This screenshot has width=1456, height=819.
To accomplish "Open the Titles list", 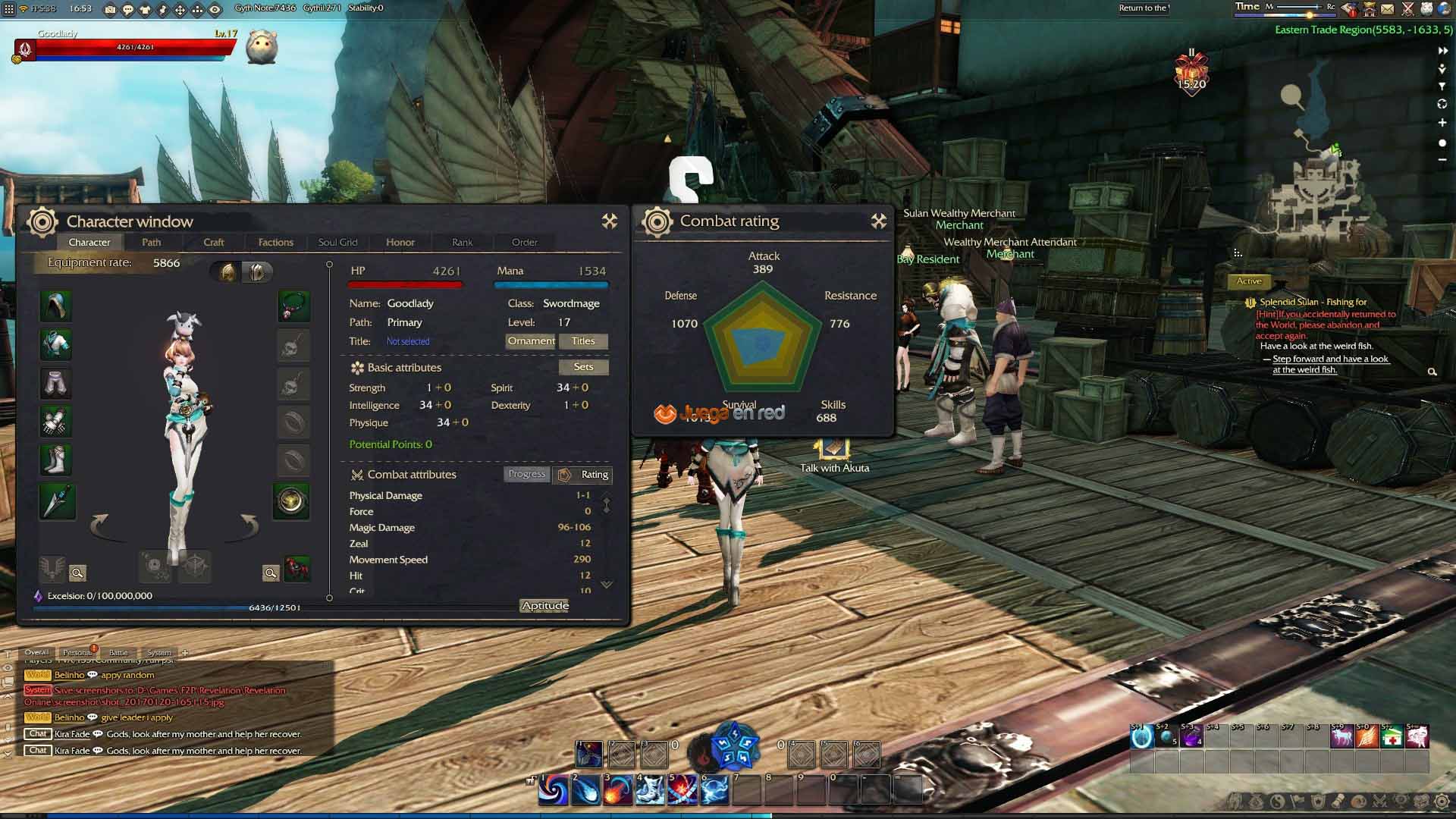I will click(583, 341).
